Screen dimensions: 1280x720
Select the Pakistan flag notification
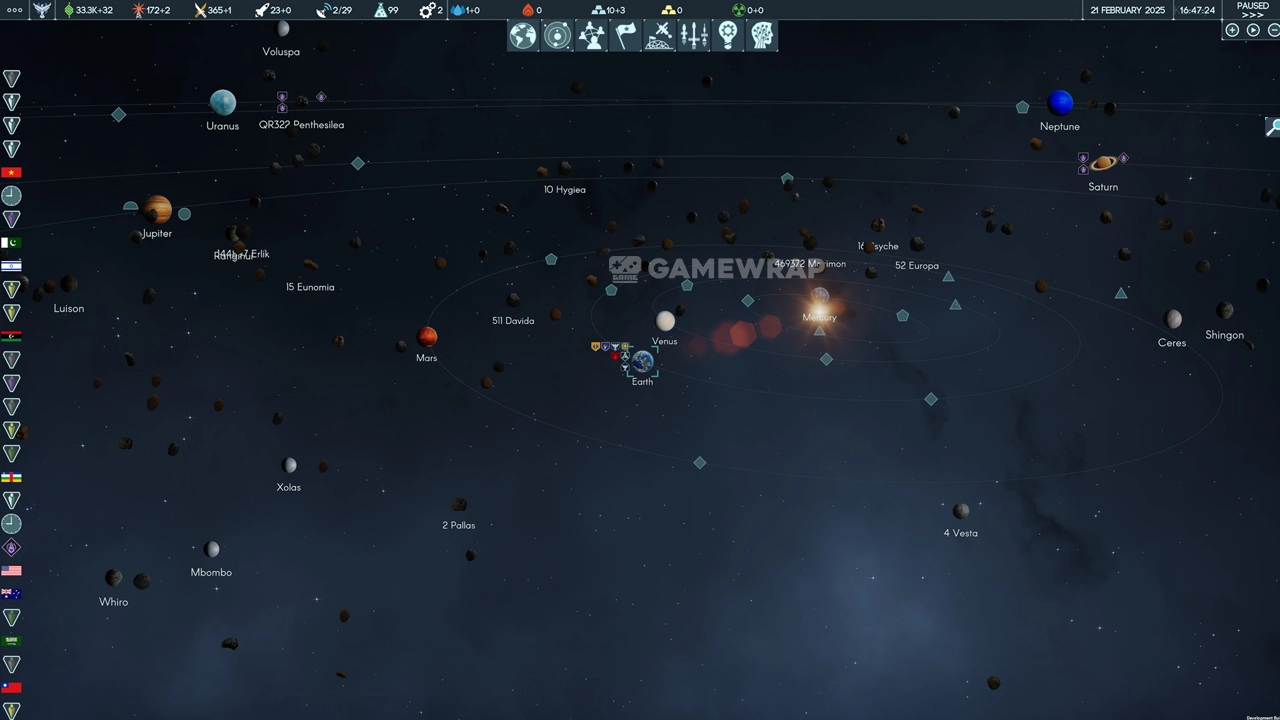[x=11, y=243]
